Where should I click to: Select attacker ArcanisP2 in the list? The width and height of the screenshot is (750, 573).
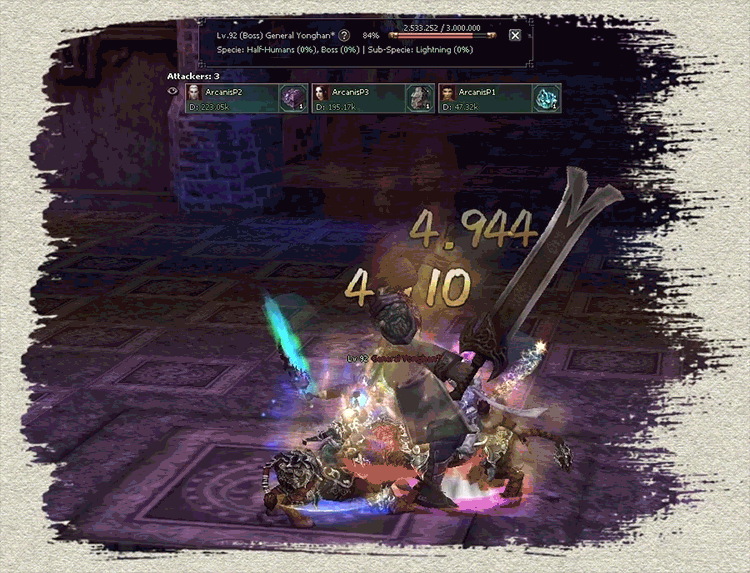230,97
